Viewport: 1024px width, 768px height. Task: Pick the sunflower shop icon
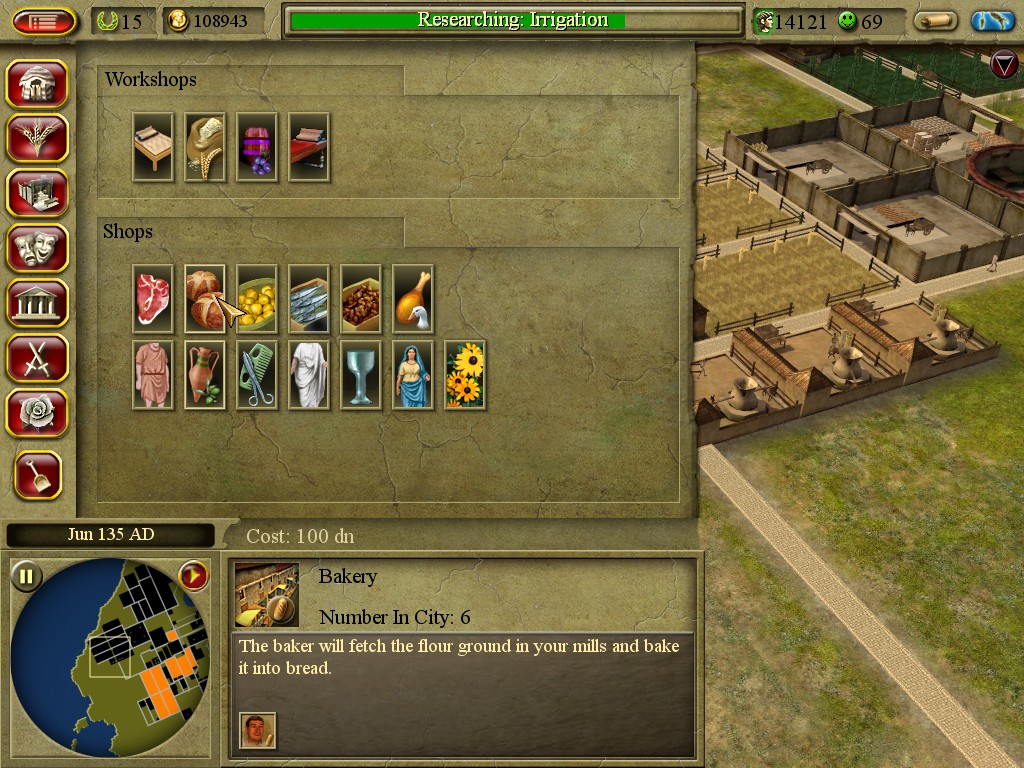464,374
